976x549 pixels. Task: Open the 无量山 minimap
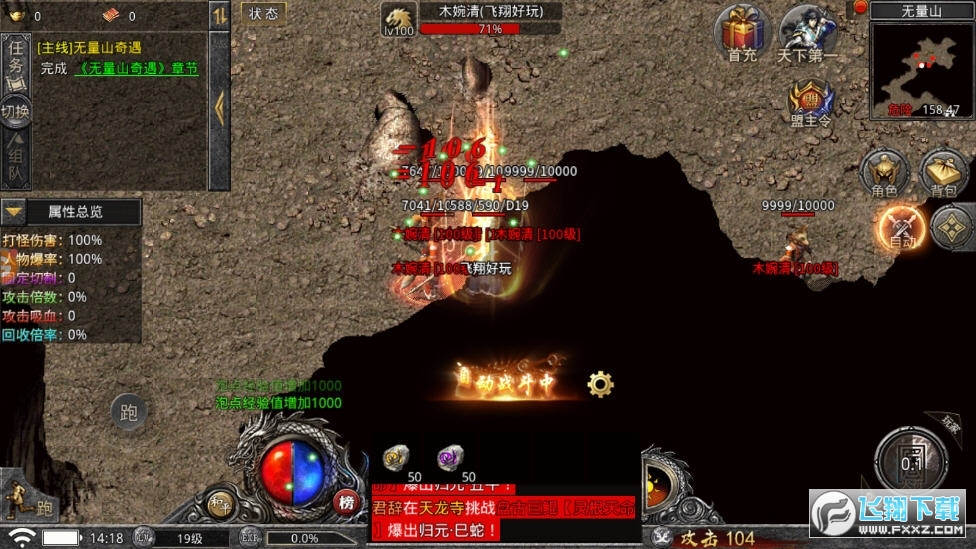click(x=922, y=70)
